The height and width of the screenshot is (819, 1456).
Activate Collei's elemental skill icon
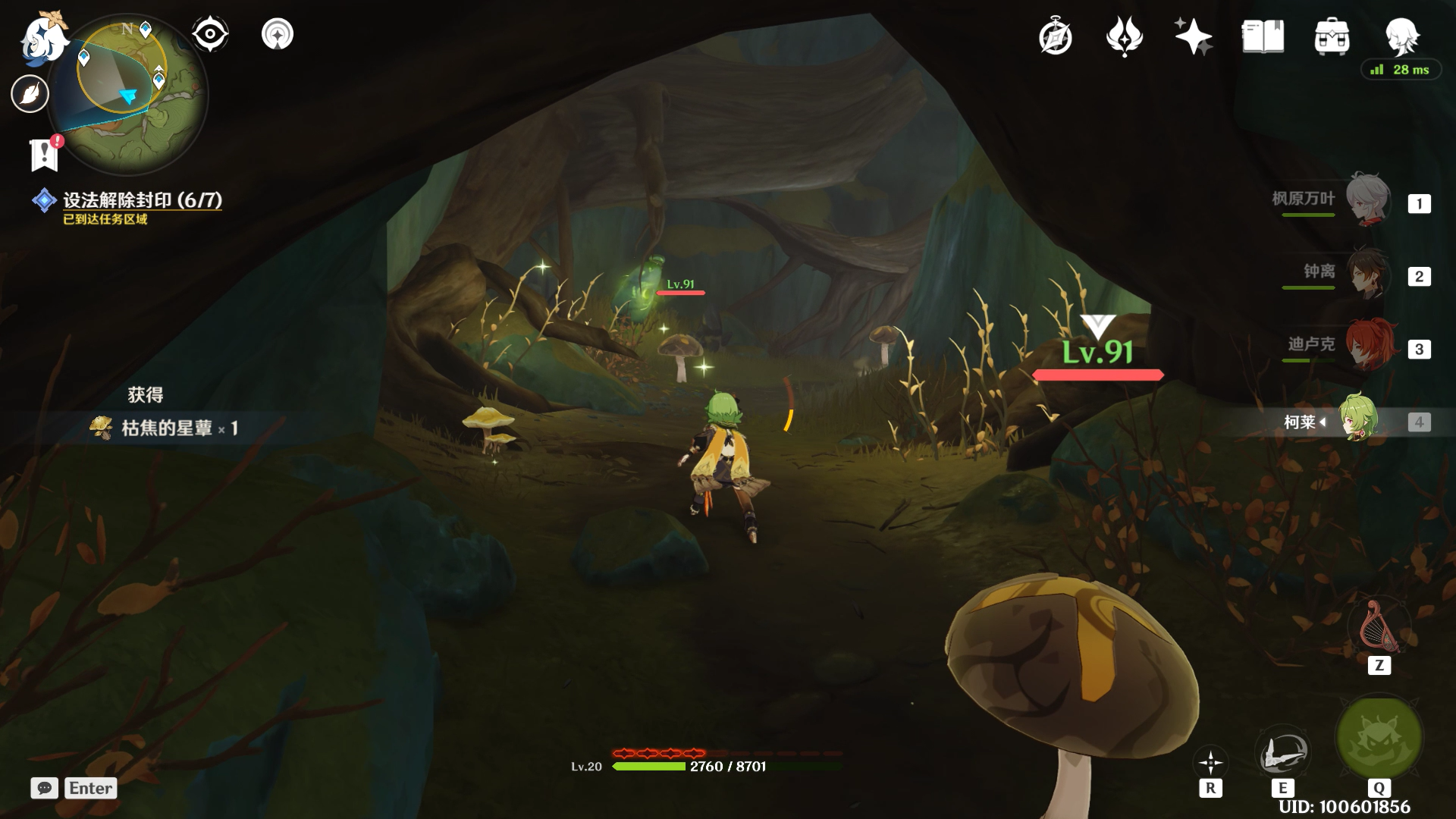[x=1282, y=752]
